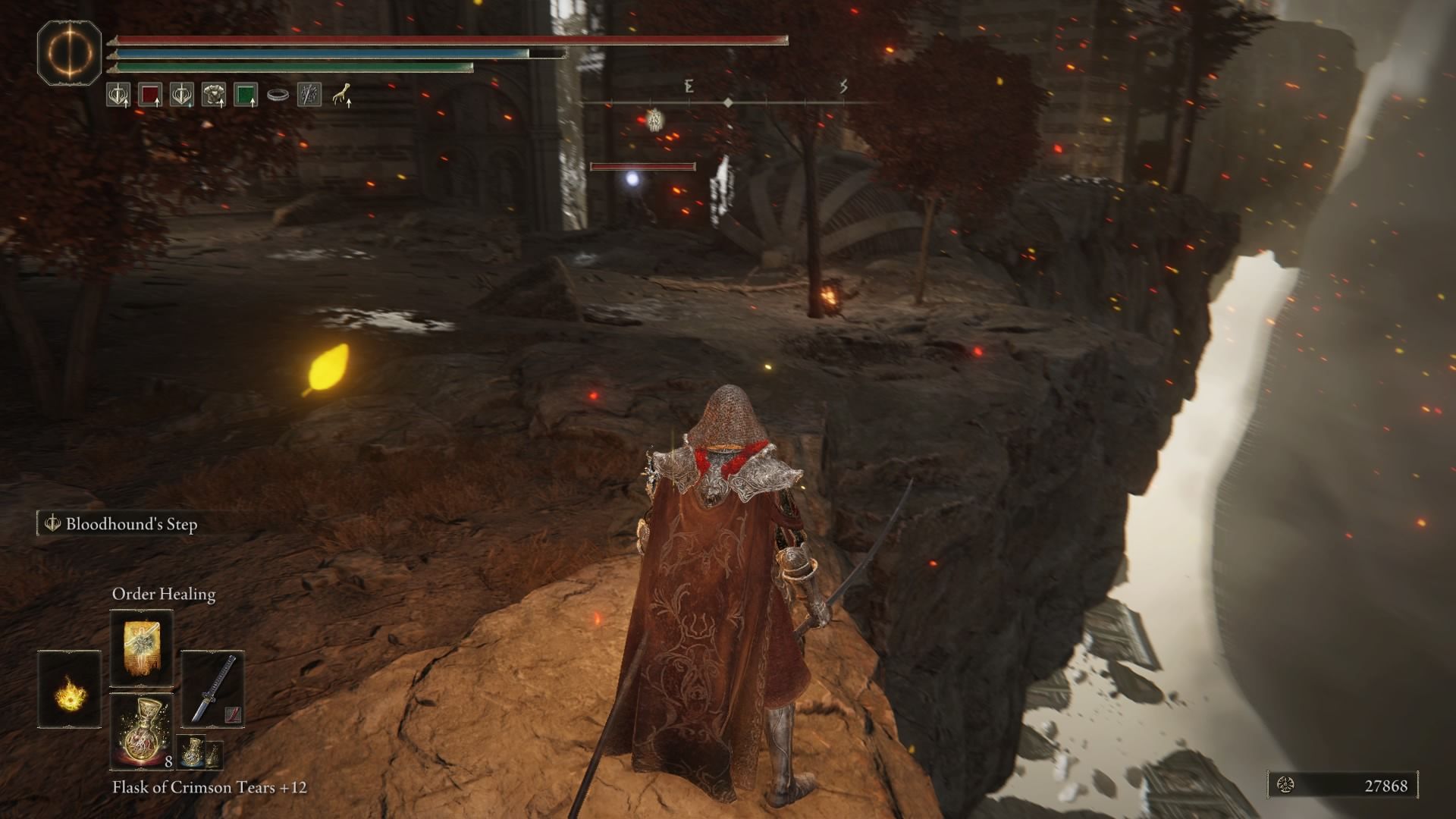Click the yellow clawed hand buff icon
The image size is (1456, 819).
coord(344,95)
